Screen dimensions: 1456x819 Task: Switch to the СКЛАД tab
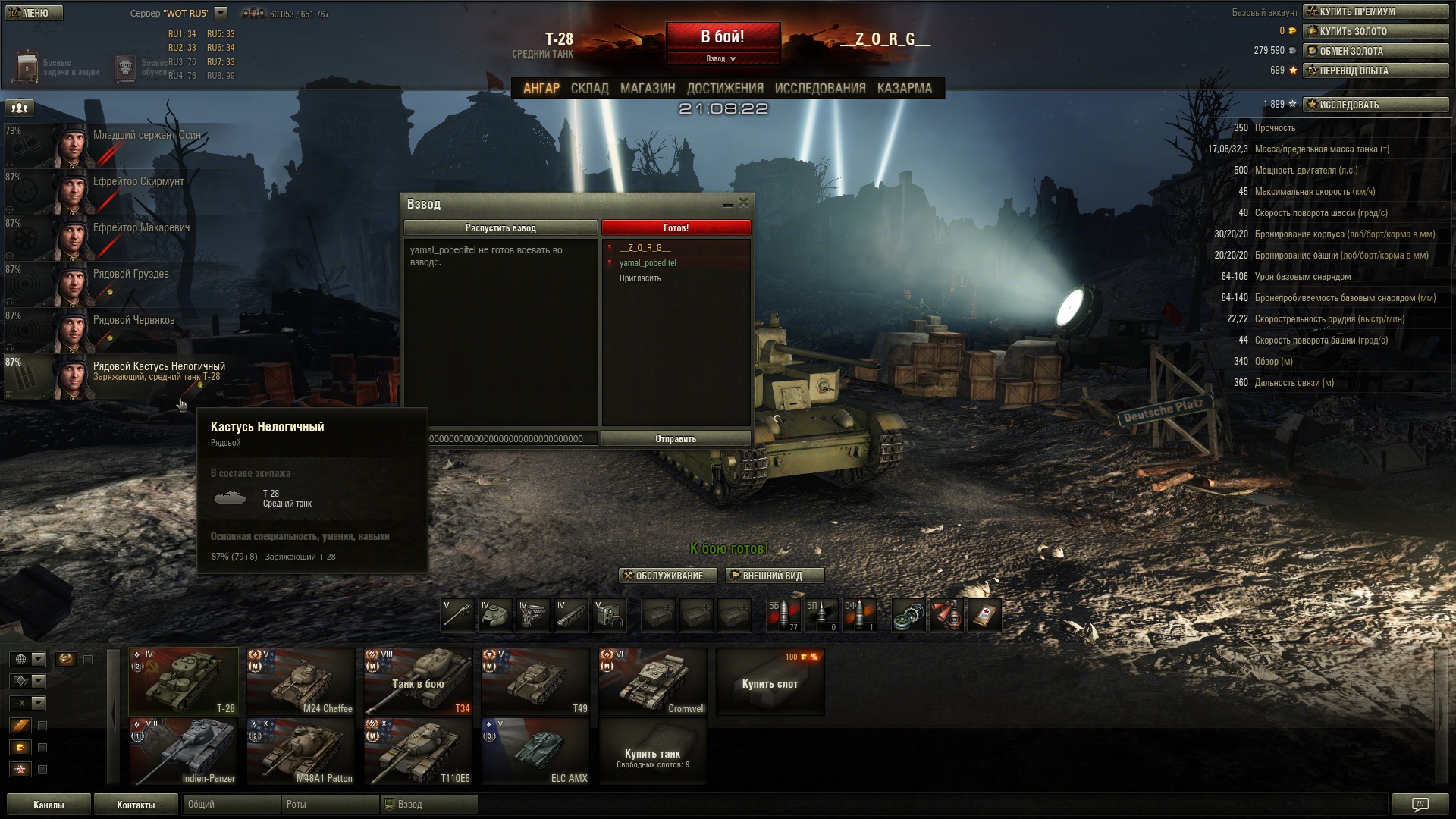[x=589, y=89]
